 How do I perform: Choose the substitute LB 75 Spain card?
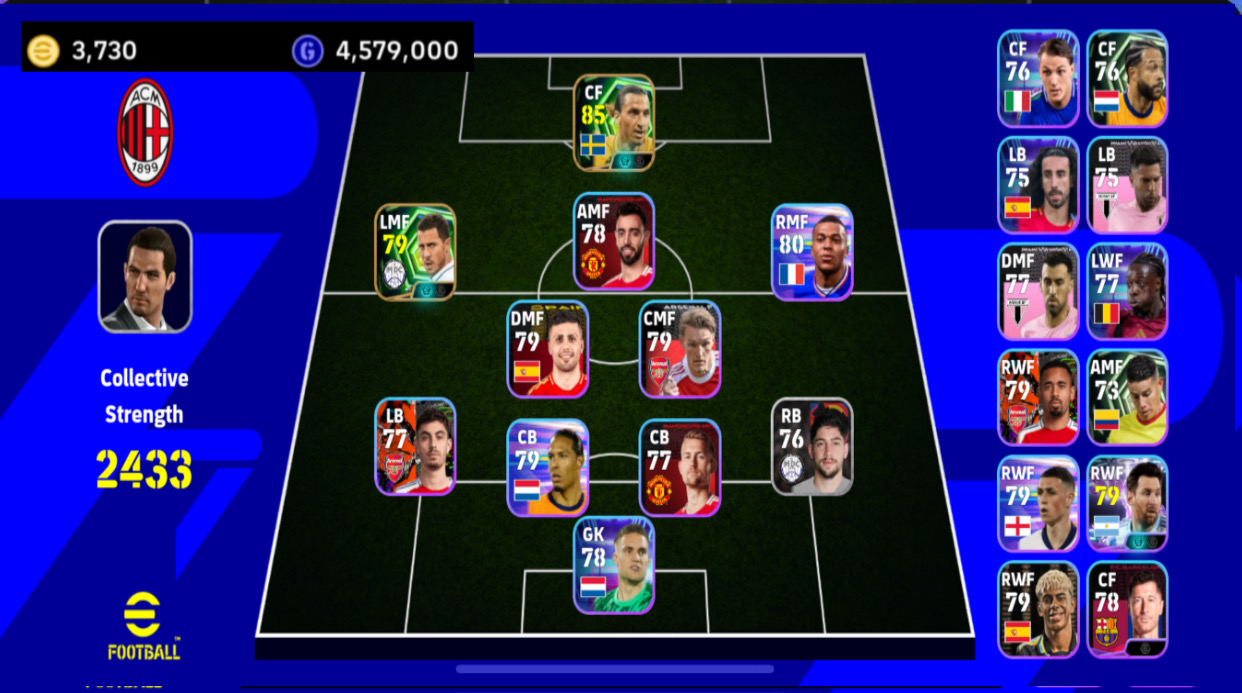[x=1038, y=185]
